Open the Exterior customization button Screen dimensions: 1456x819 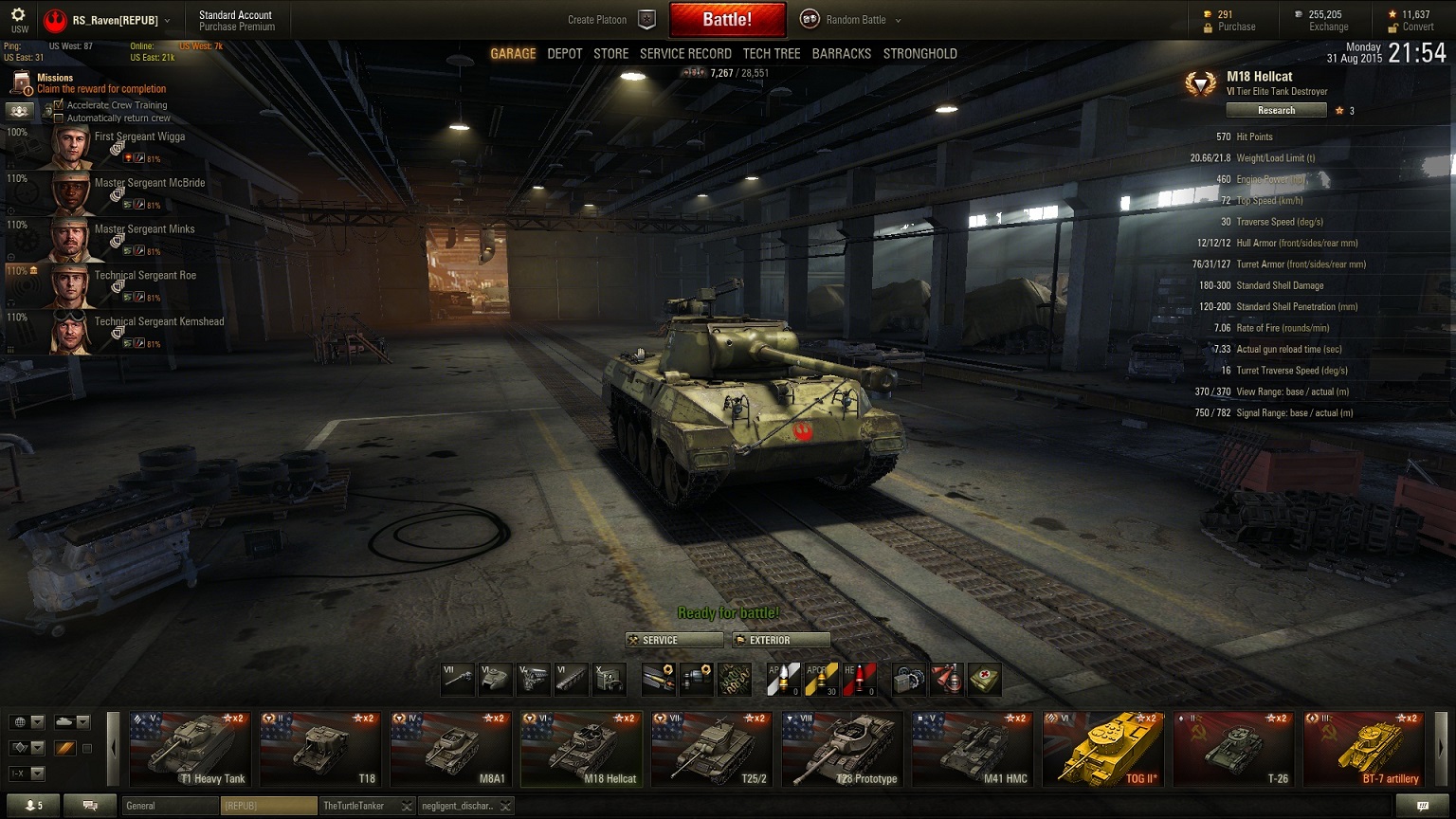point(781,640)
